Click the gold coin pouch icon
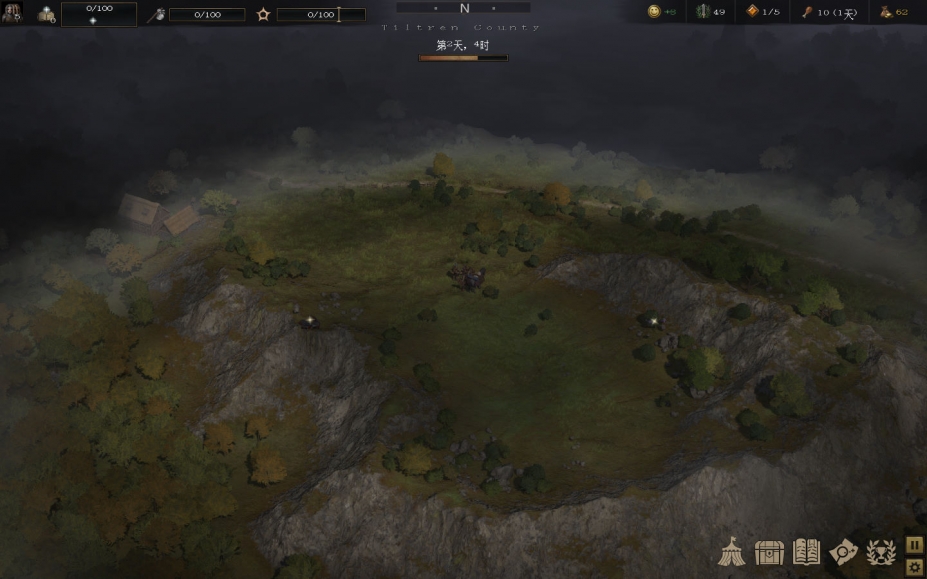This screenshot has height=579, width=927. point(886,12)
